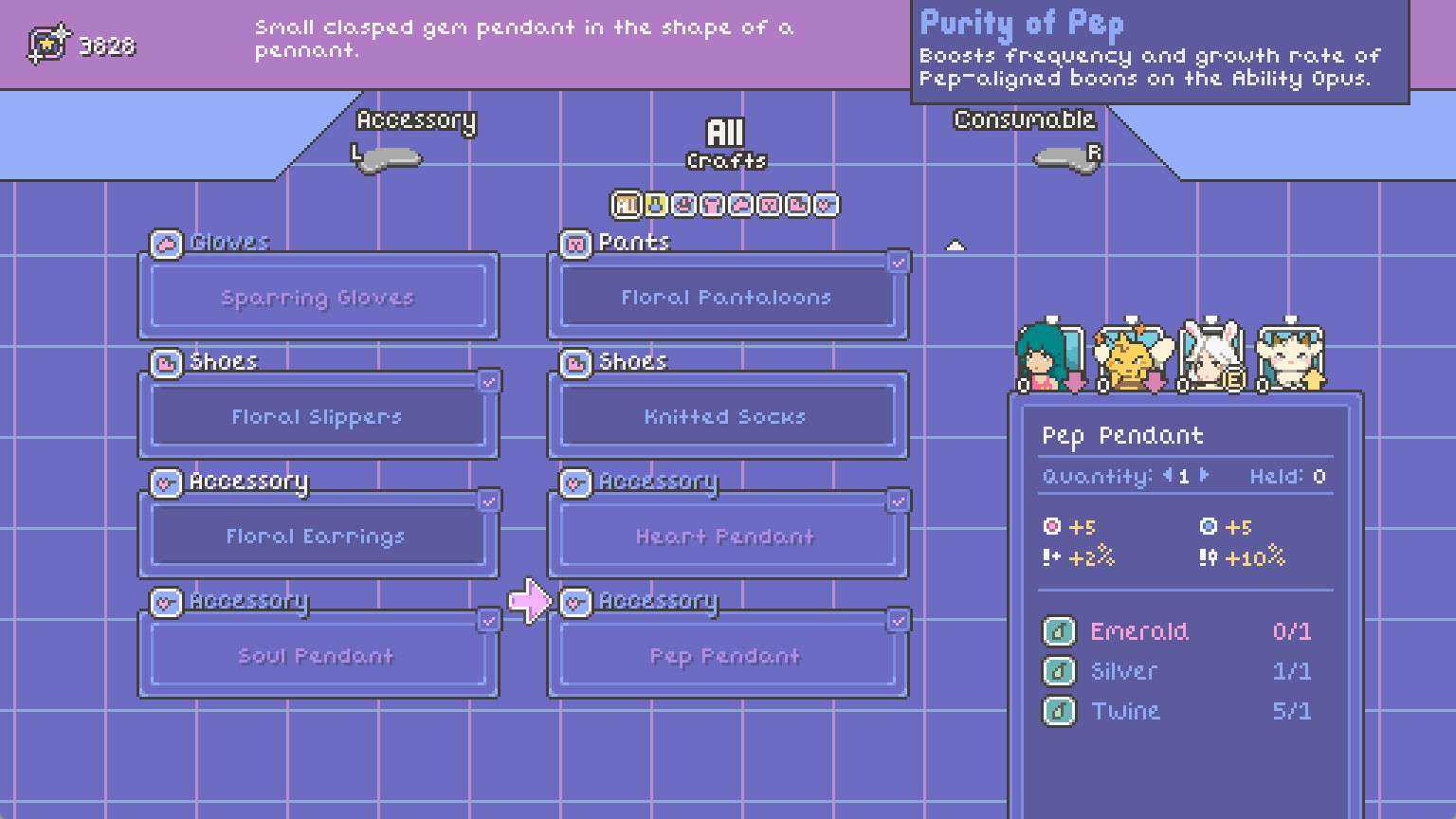Toggle the checkbox on Floral Pantaloons

(x=899, y=262)
